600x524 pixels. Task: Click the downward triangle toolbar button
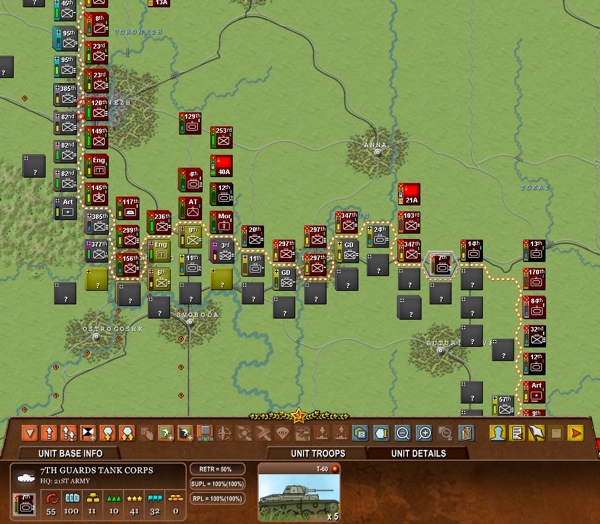31,433
